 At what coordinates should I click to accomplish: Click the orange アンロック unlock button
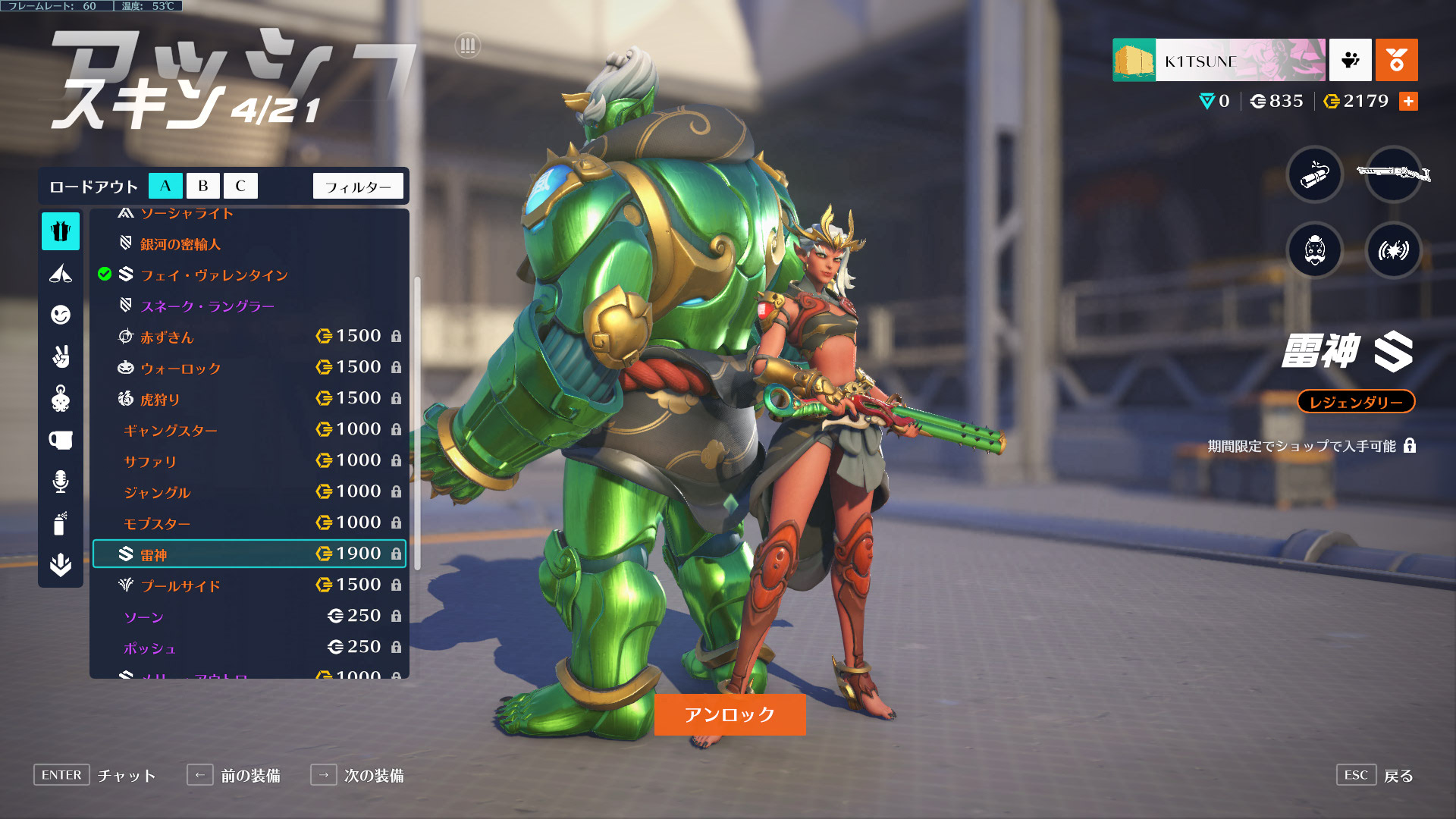(x=730, y=714)
